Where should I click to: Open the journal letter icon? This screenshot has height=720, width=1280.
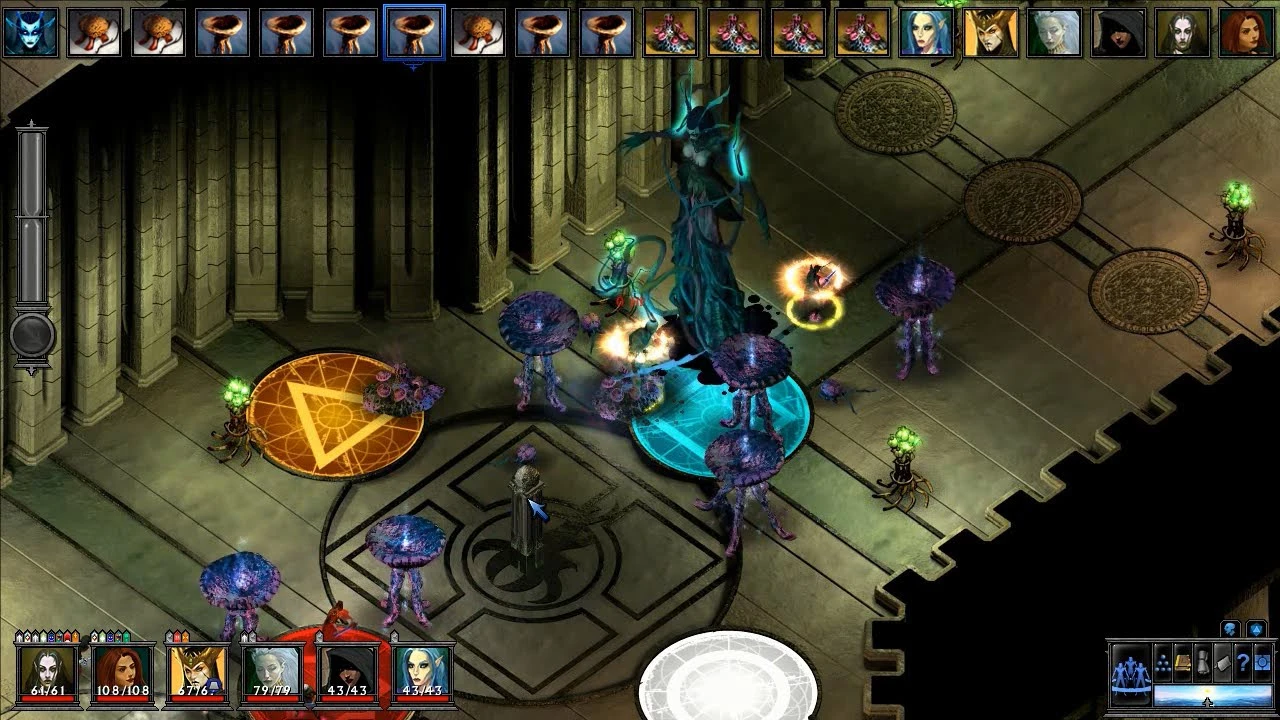click(1222, 662)
